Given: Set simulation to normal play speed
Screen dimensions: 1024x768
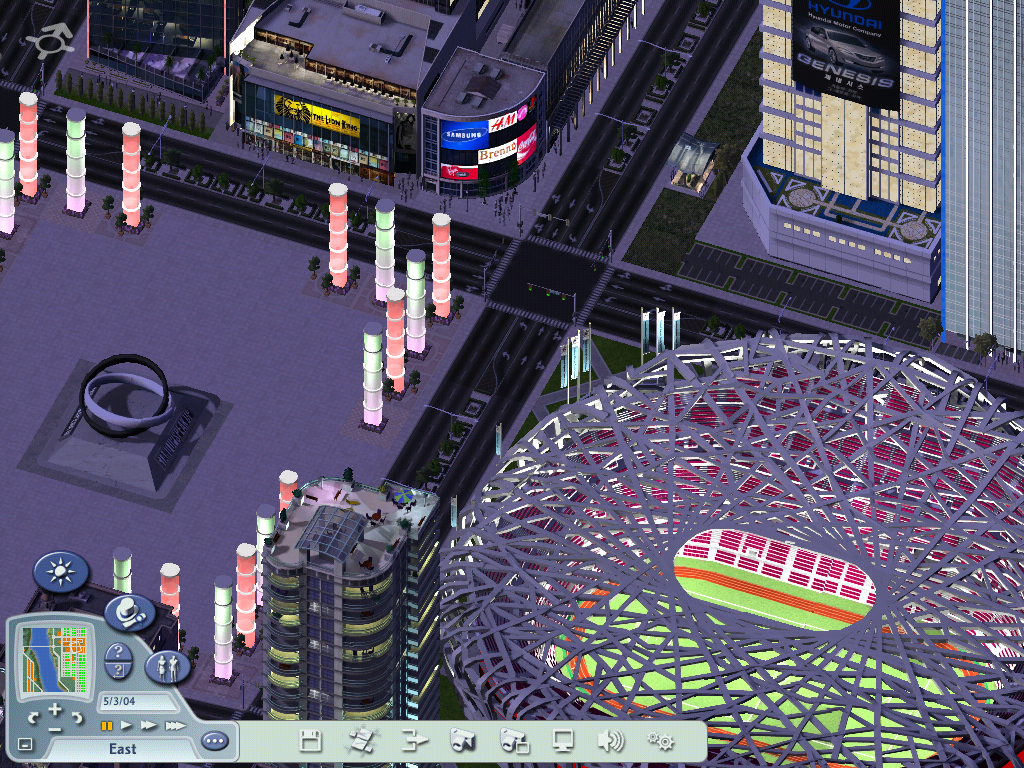Looking at the screenshot, I should pyautogui.click(x=127, y=725).
